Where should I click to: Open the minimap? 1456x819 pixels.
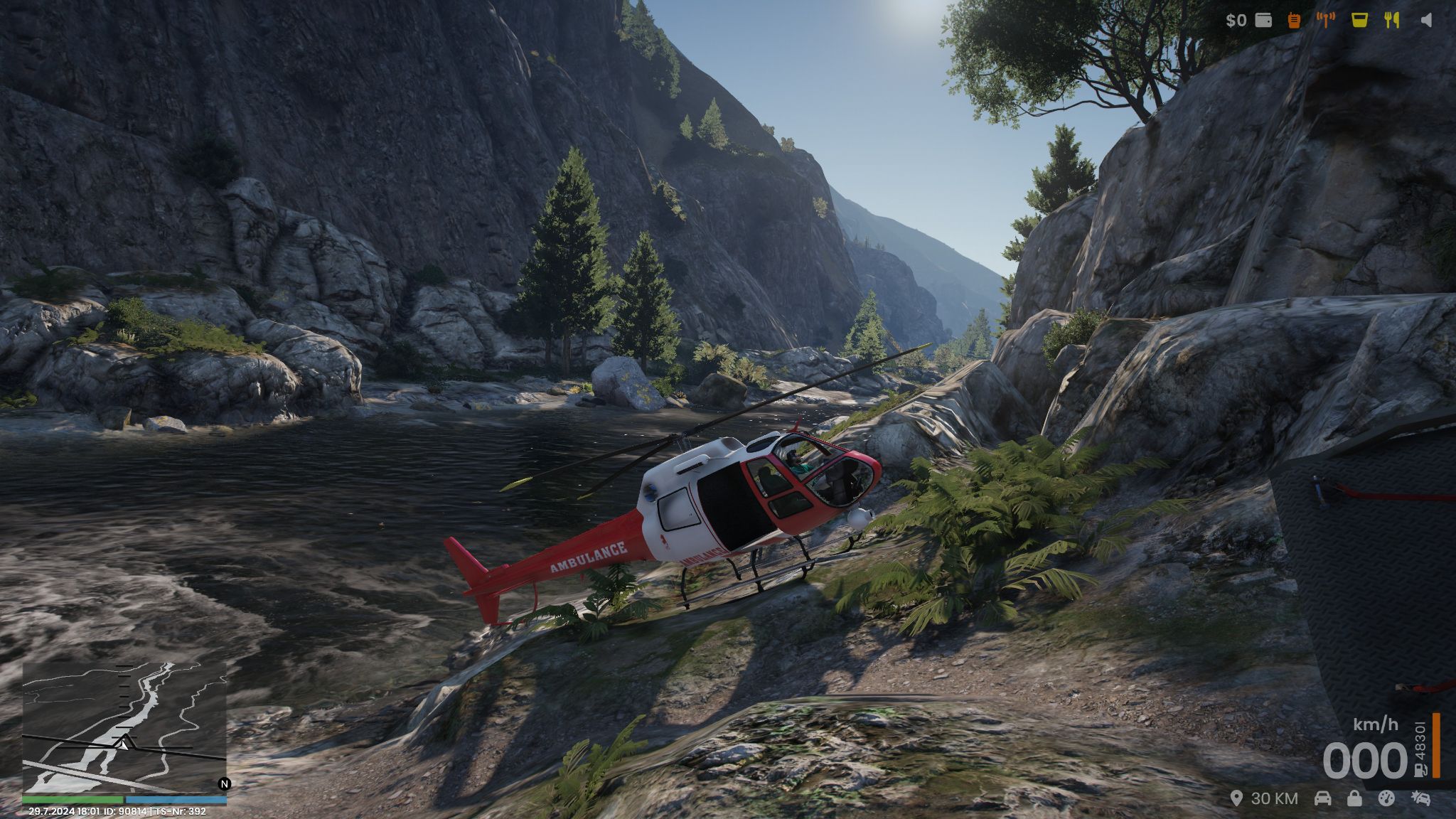coord(124,727)
